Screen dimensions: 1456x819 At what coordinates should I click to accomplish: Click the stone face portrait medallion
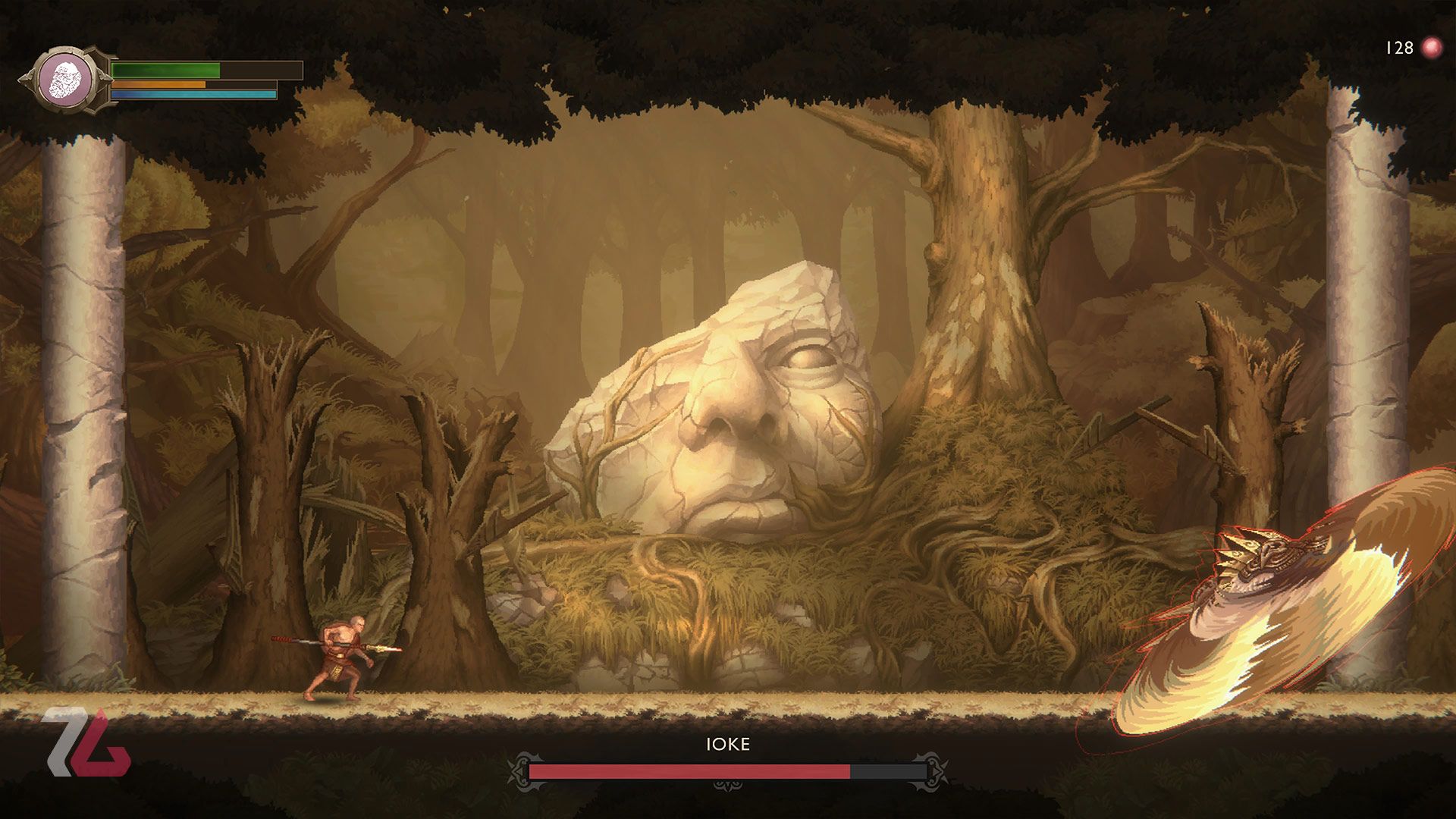click(x=66, y=80)
